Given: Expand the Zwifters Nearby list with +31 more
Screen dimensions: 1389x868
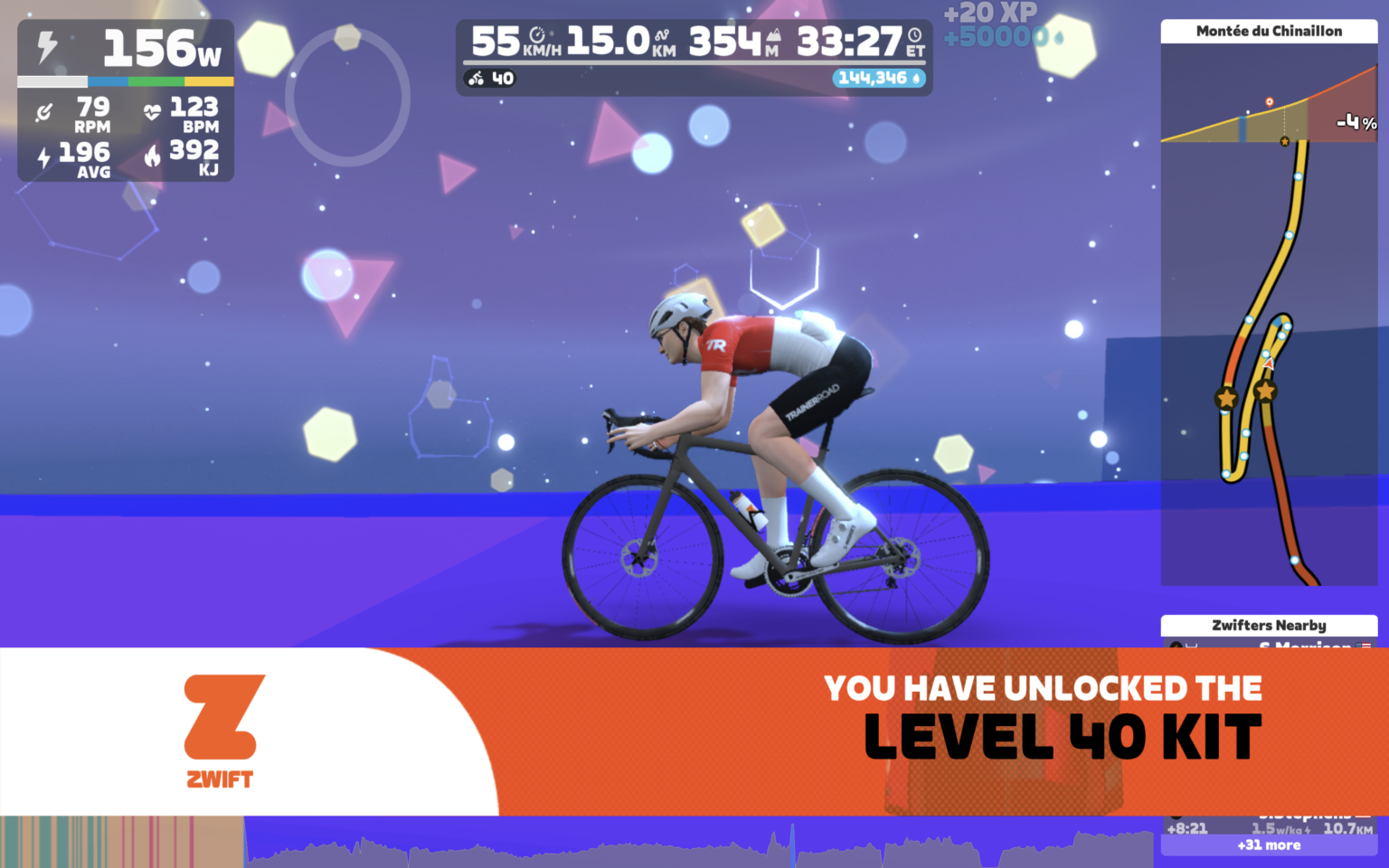Looking at the screenshot, I should point(1269,844).
